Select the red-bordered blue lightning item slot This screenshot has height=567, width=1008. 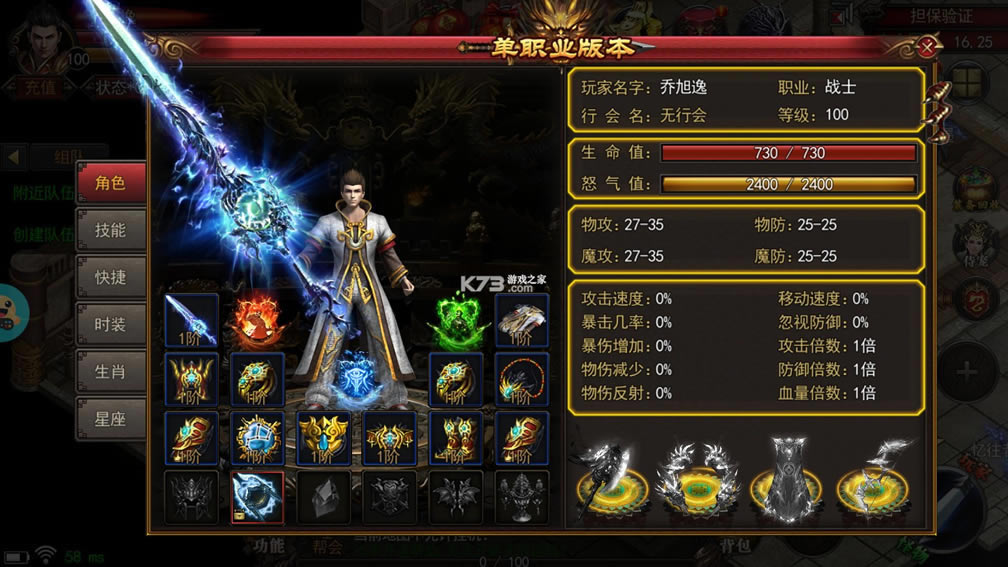[x=257, y=497]
